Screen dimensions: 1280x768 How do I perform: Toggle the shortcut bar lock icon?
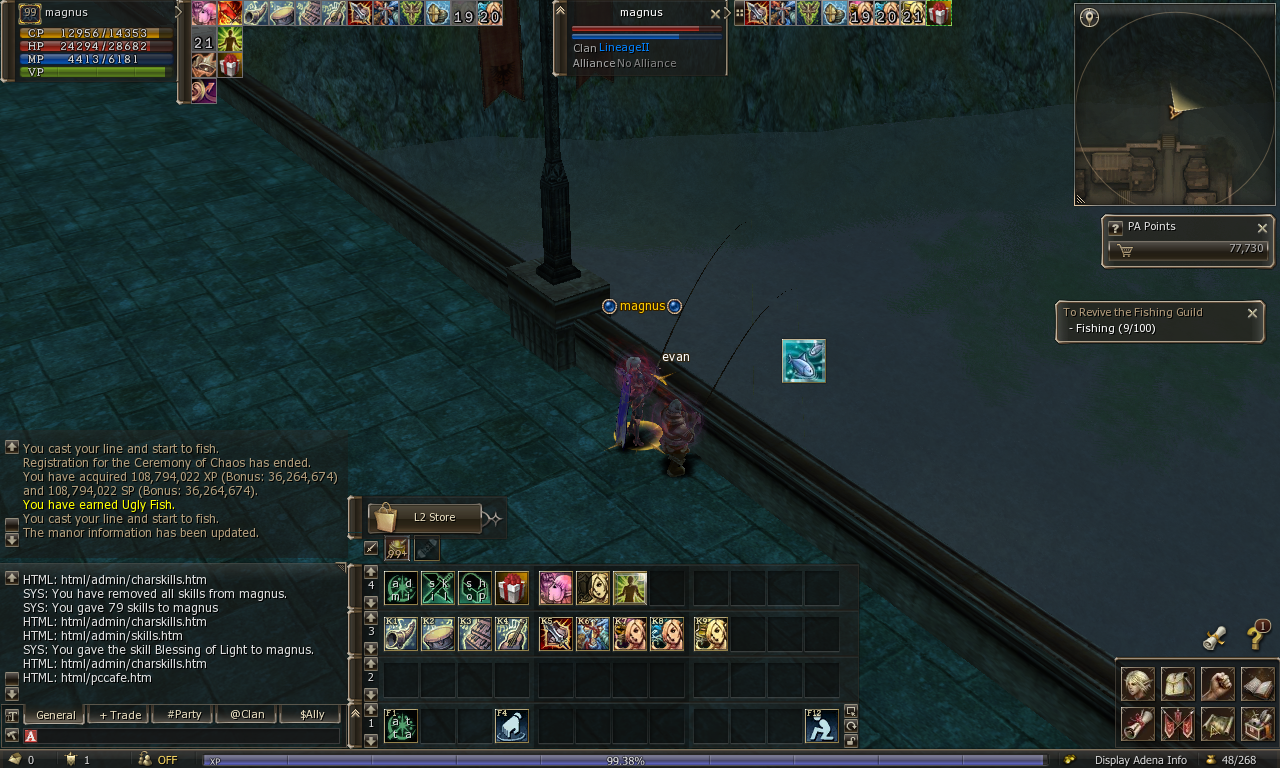849,741
